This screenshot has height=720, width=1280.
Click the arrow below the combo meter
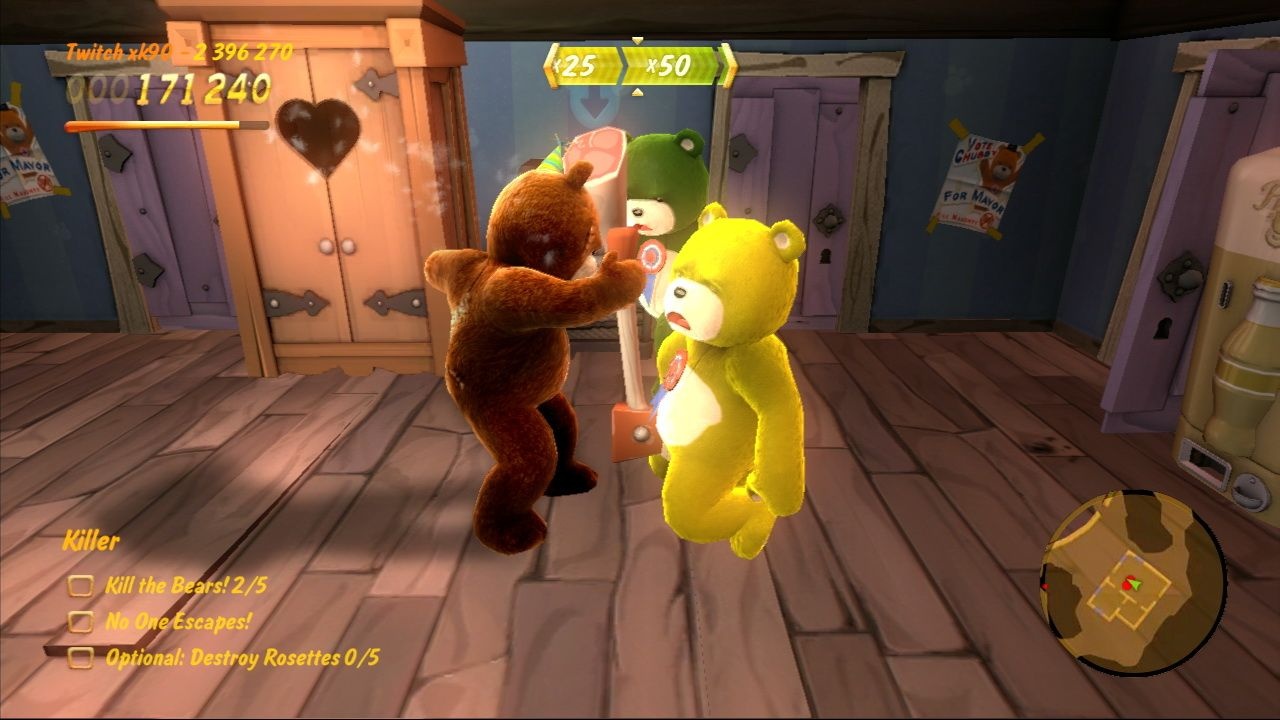[x=637, y=91]
